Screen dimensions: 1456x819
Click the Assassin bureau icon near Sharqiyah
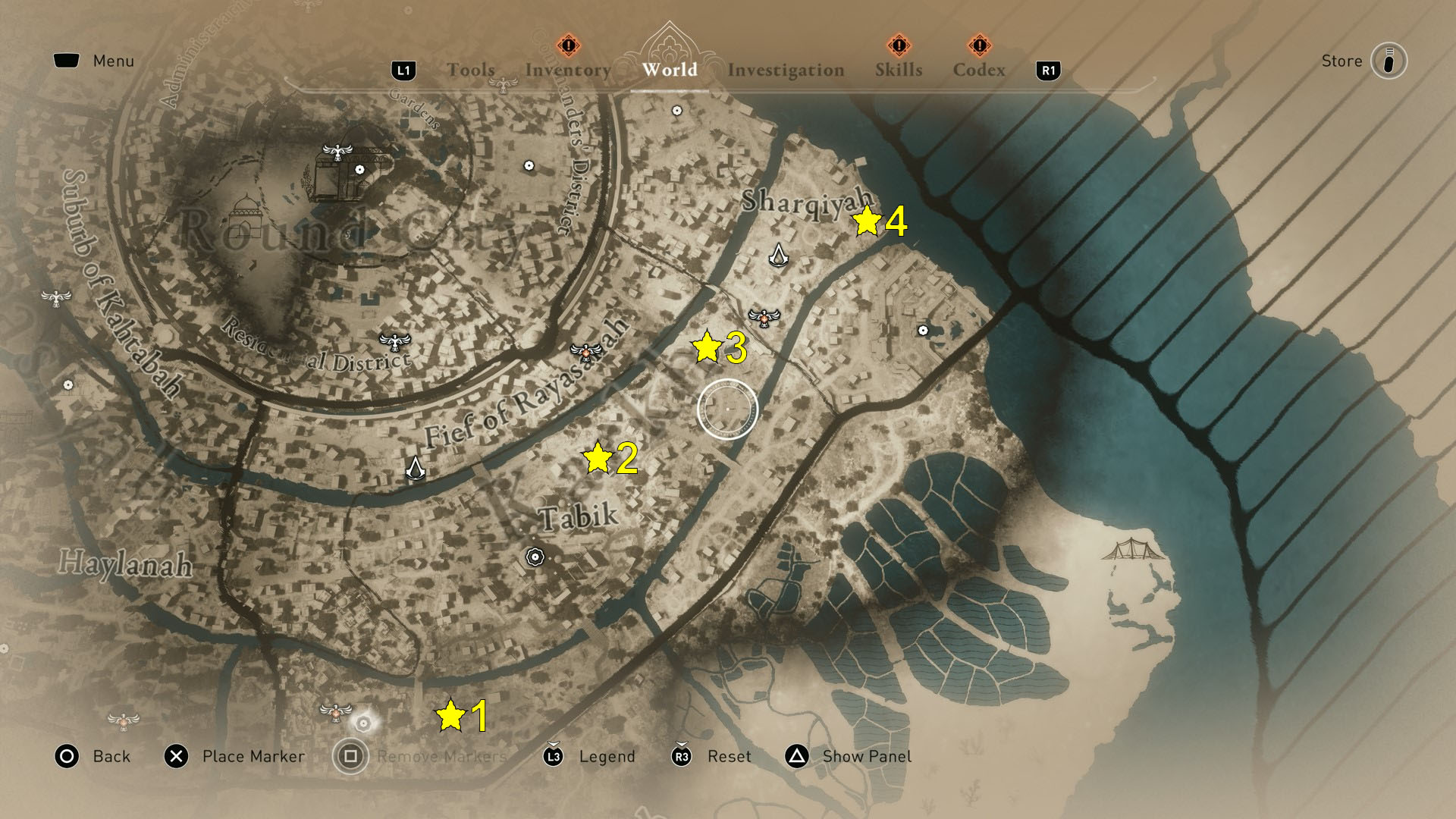[780, 256]
